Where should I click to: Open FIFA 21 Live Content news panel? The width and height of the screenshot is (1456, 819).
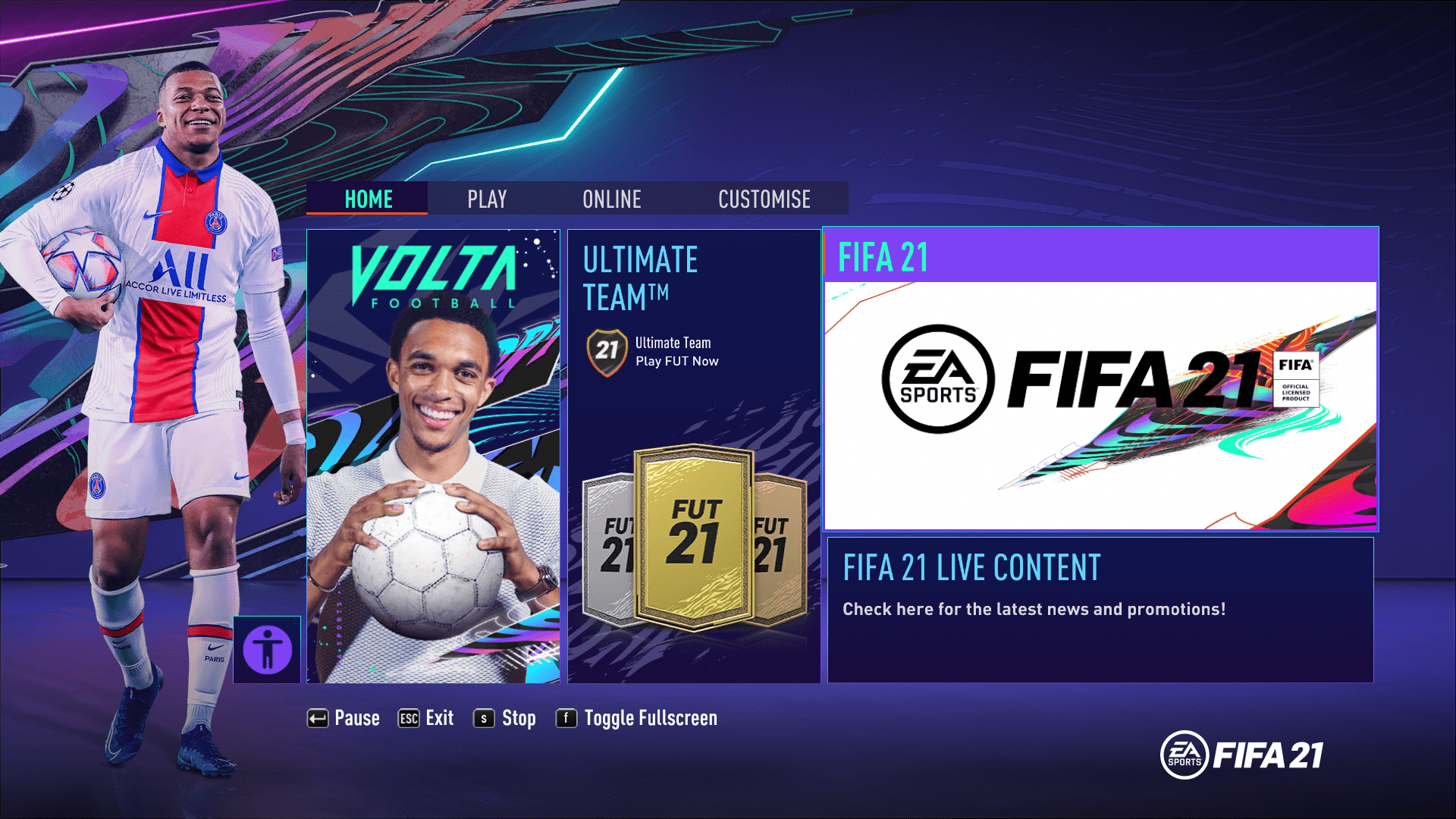coord(1100,607)
